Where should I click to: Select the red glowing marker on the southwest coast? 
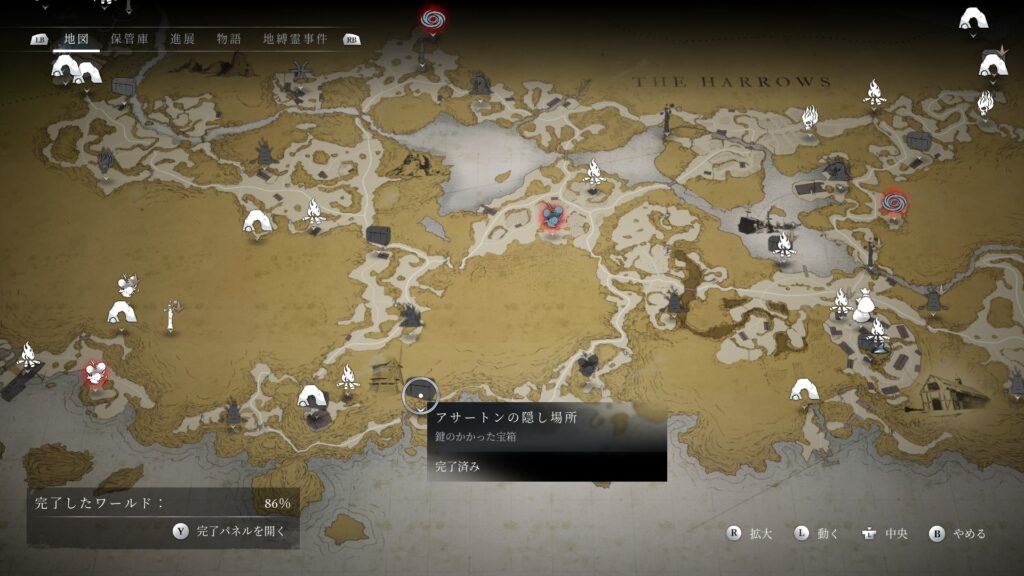pyautogui.click(x=95, y=374)
